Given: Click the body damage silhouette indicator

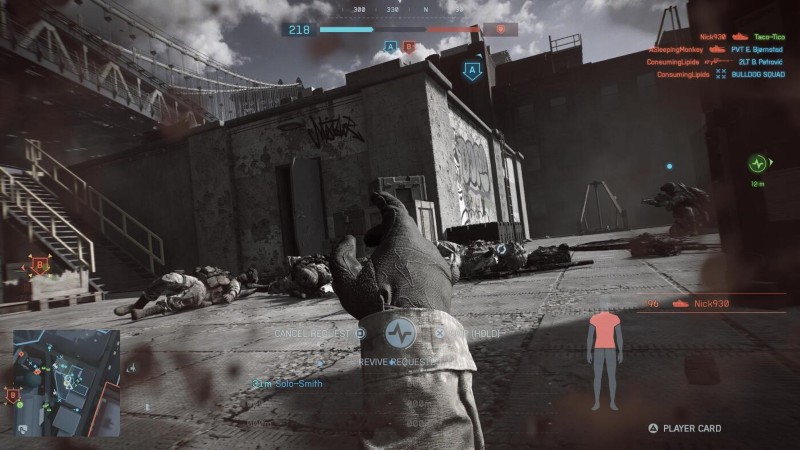Looking at the screenshot, I should 603,358.
